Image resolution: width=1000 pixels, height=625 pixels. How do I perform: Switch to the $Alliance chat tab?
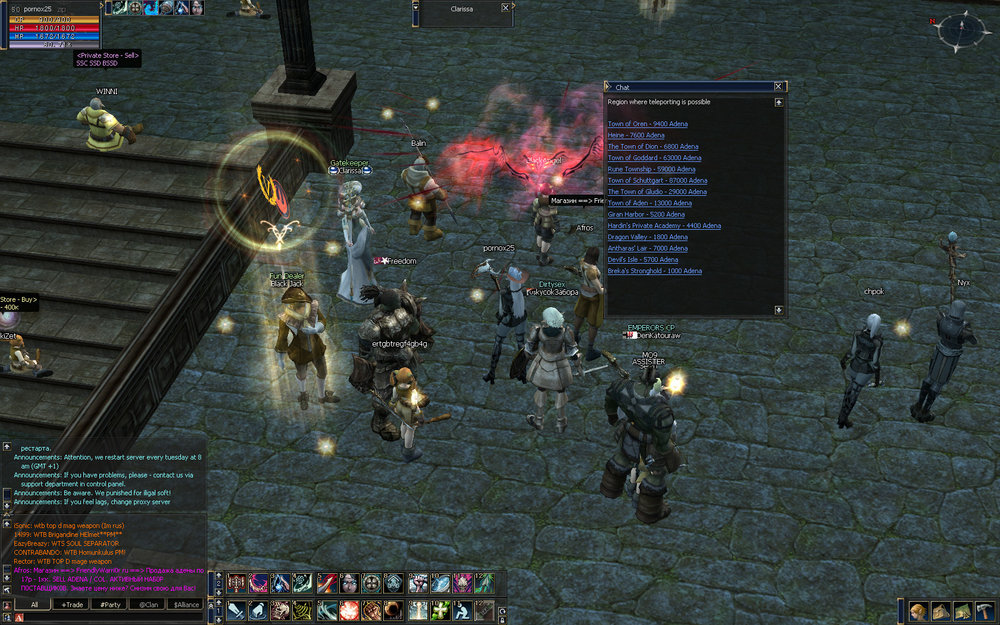point(187,605)
